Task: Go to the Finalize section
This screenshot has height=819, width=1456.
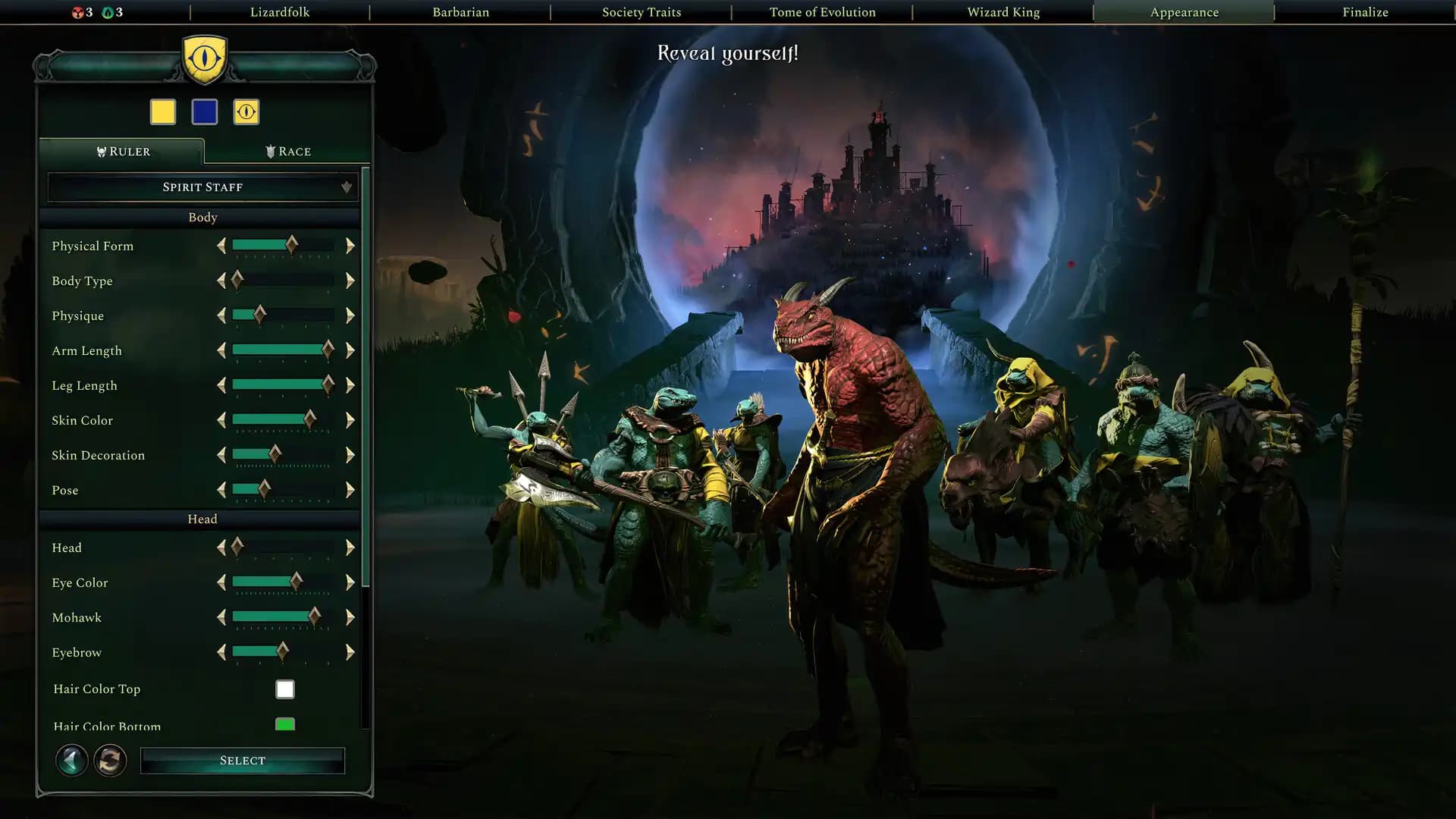Action: 1364,12
